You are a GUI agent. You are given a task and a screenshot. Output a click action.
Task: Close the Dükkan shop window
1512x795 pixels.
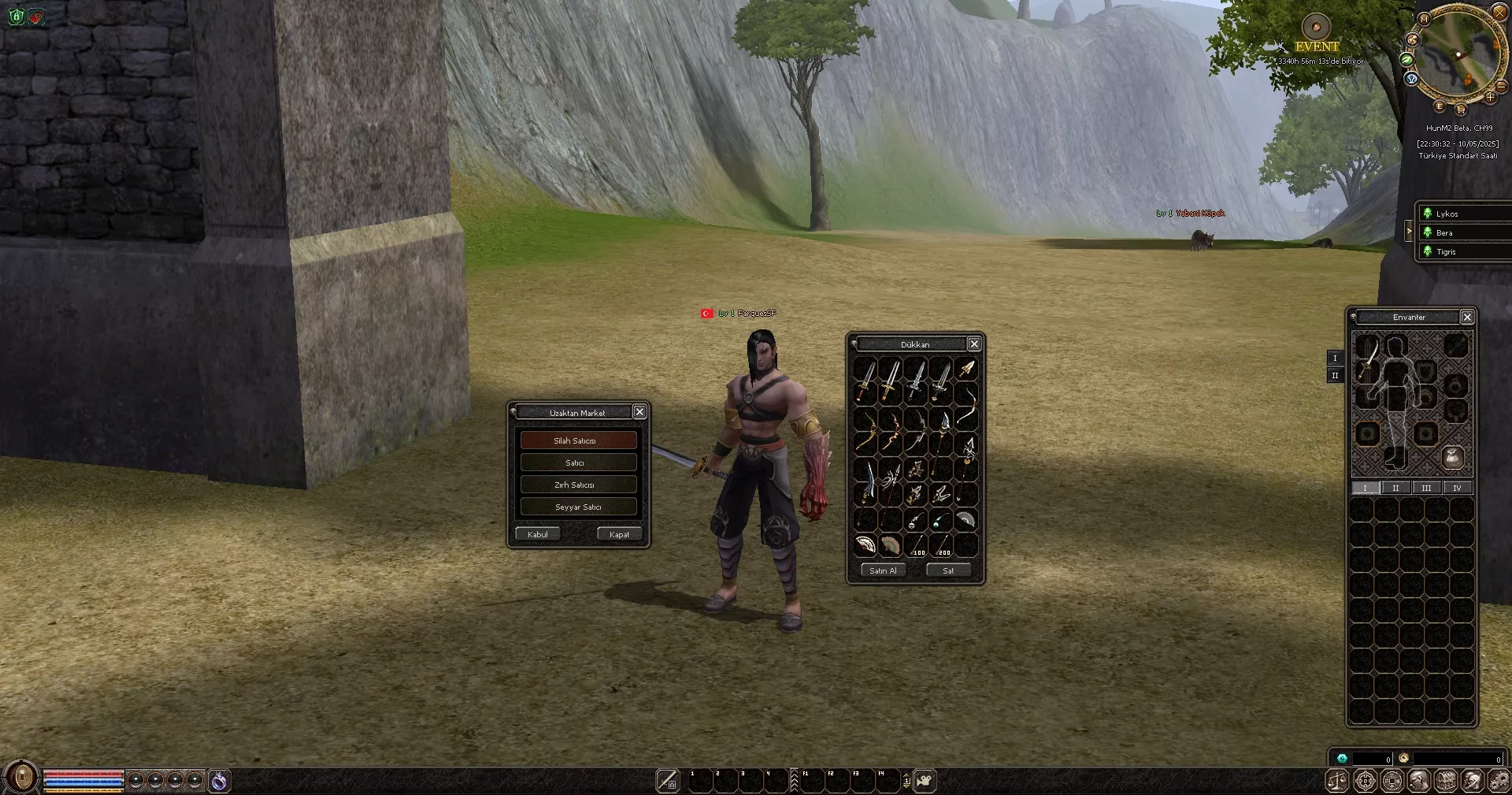(x=974, y=344)
